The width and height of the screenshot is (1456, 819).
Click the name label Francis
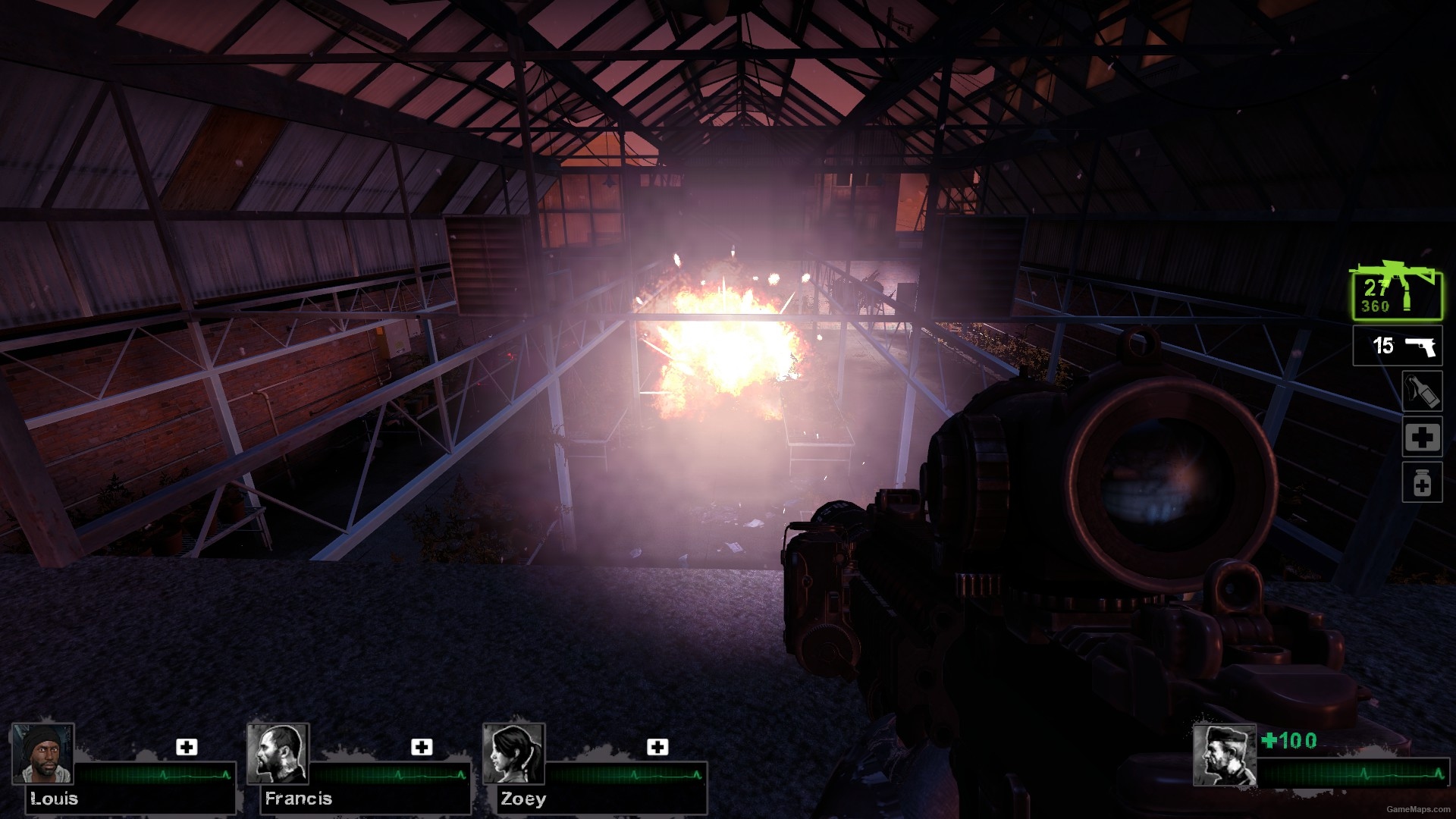tap(297, 799)
